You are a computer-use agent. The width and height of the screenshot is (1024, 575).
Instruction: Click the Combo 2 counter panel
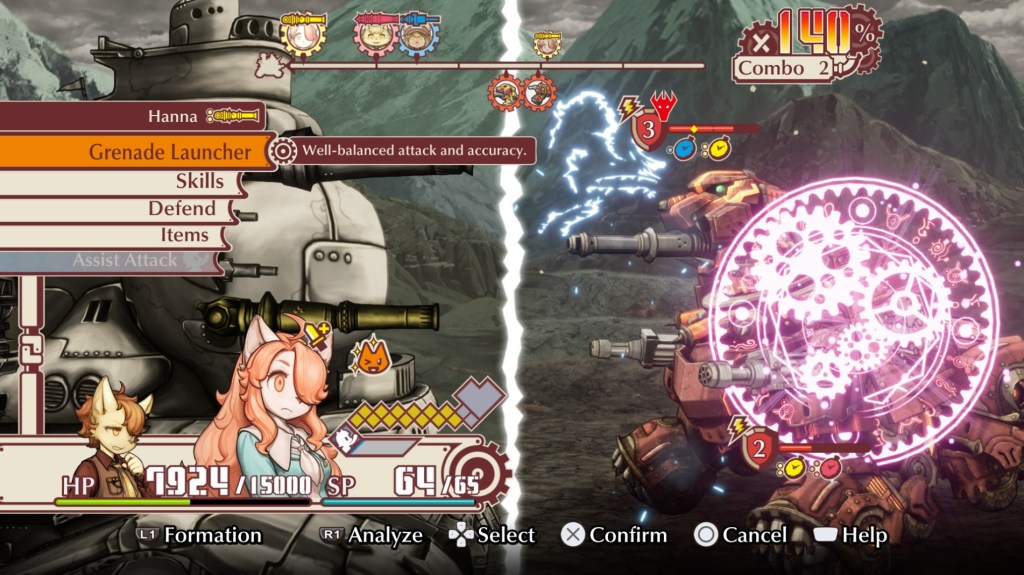point(783,68)
